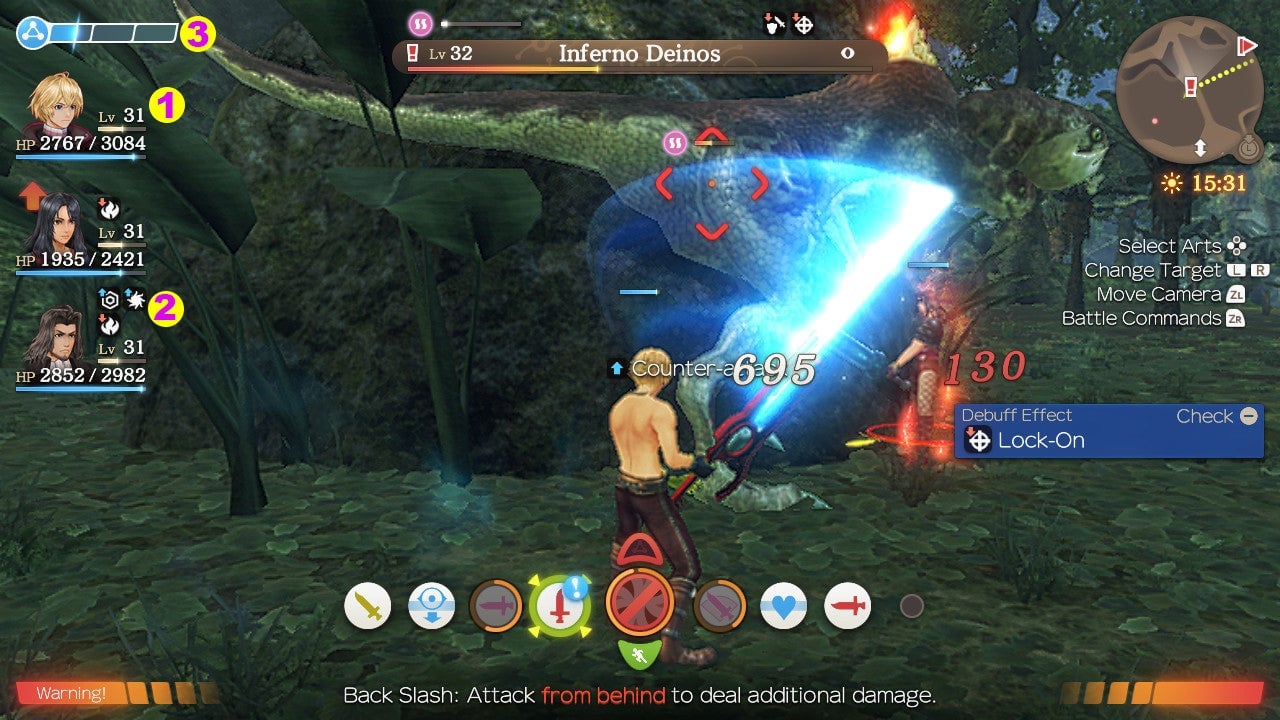Choose the red dagger art on the far right
The image size is (1280, 720).
(x=848, y=605)
